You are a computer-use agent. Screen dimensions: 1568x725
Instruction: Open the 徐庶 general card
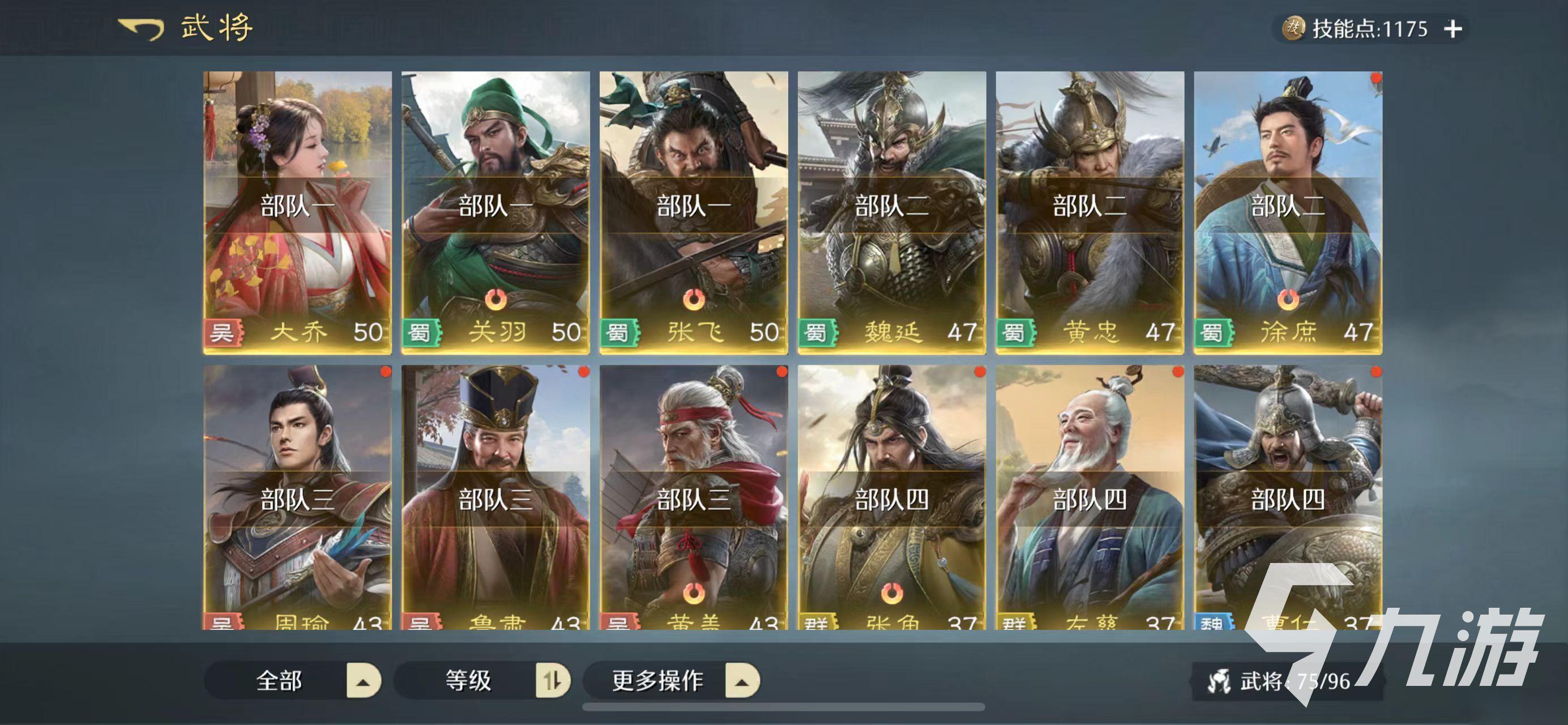[1287, 212]
